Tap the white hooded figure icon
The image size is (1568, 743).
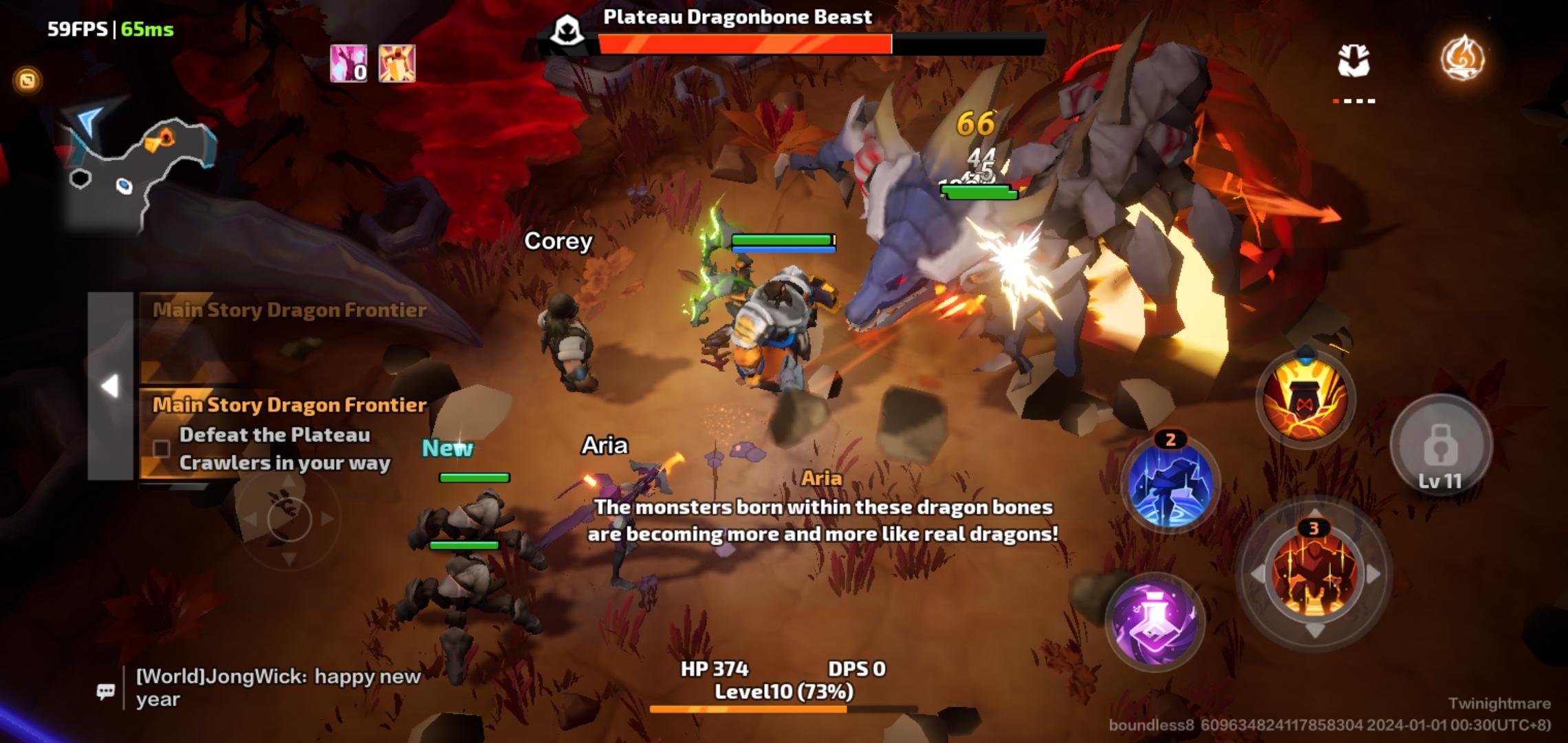[1353, 61]
